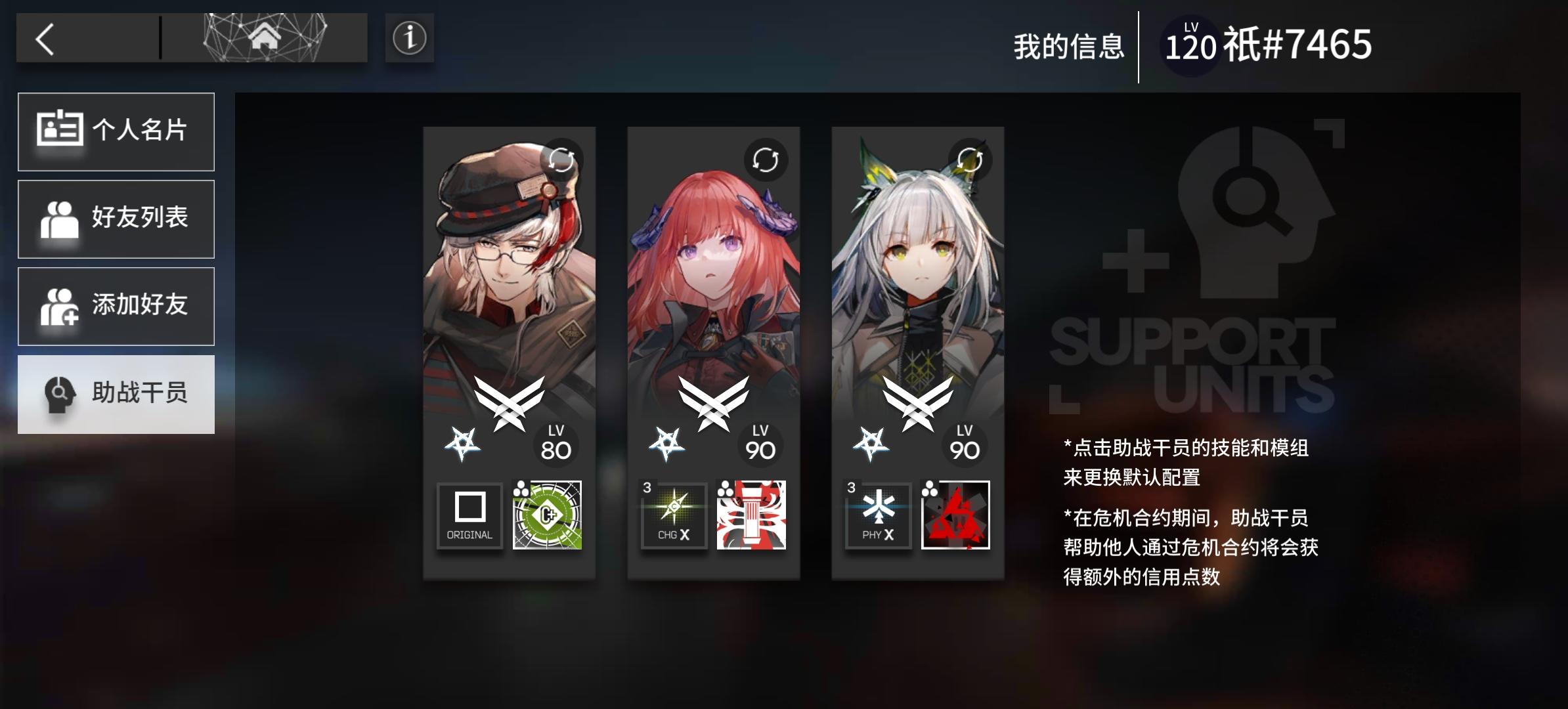
Task: Click refresh icon on the first support card
Action: [x=561, y=160]
